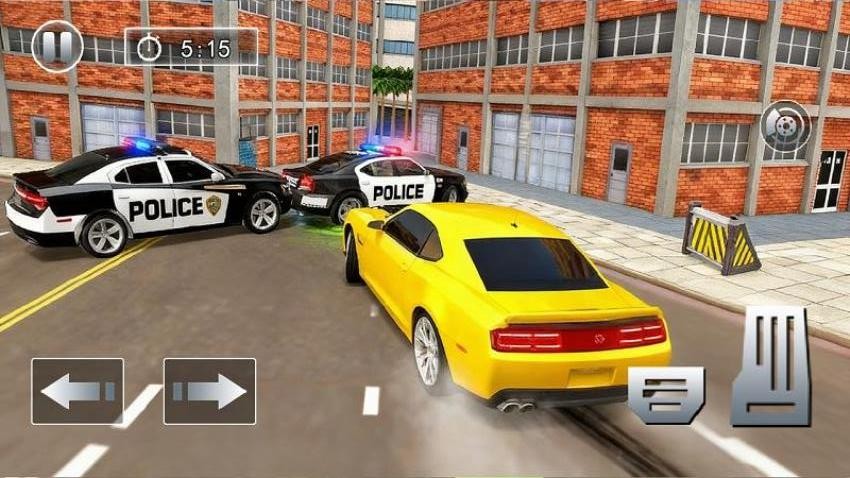Image resolution: width=850 pixels, height=478 pixels.
Task: Steer right with the right arrow button
Action: coord(209,391)
